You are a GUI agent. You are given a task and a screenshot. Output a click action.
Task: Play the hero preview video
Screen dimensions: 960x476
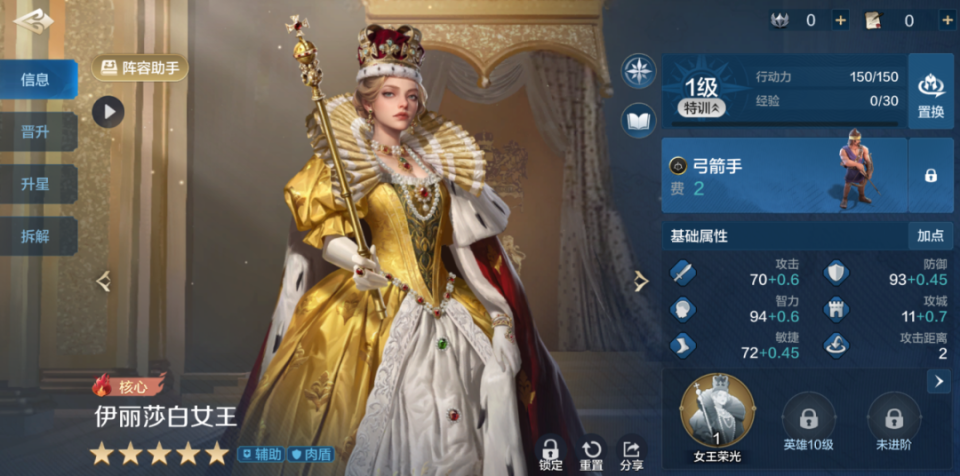(108, 111)
